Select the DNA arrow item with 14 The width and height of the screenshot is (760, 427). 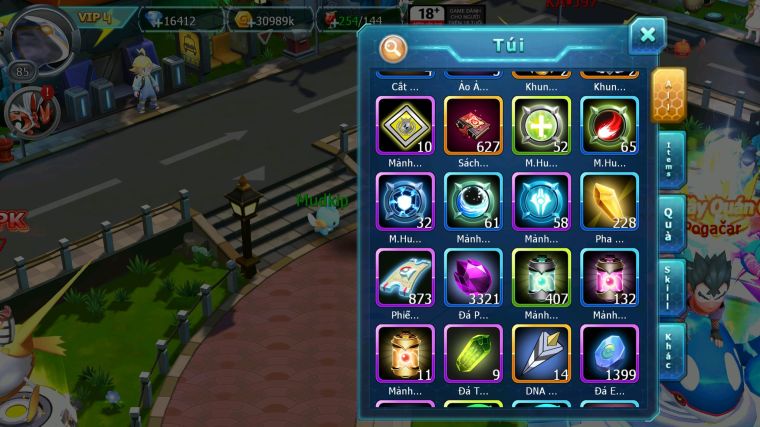tap(541, 353)
